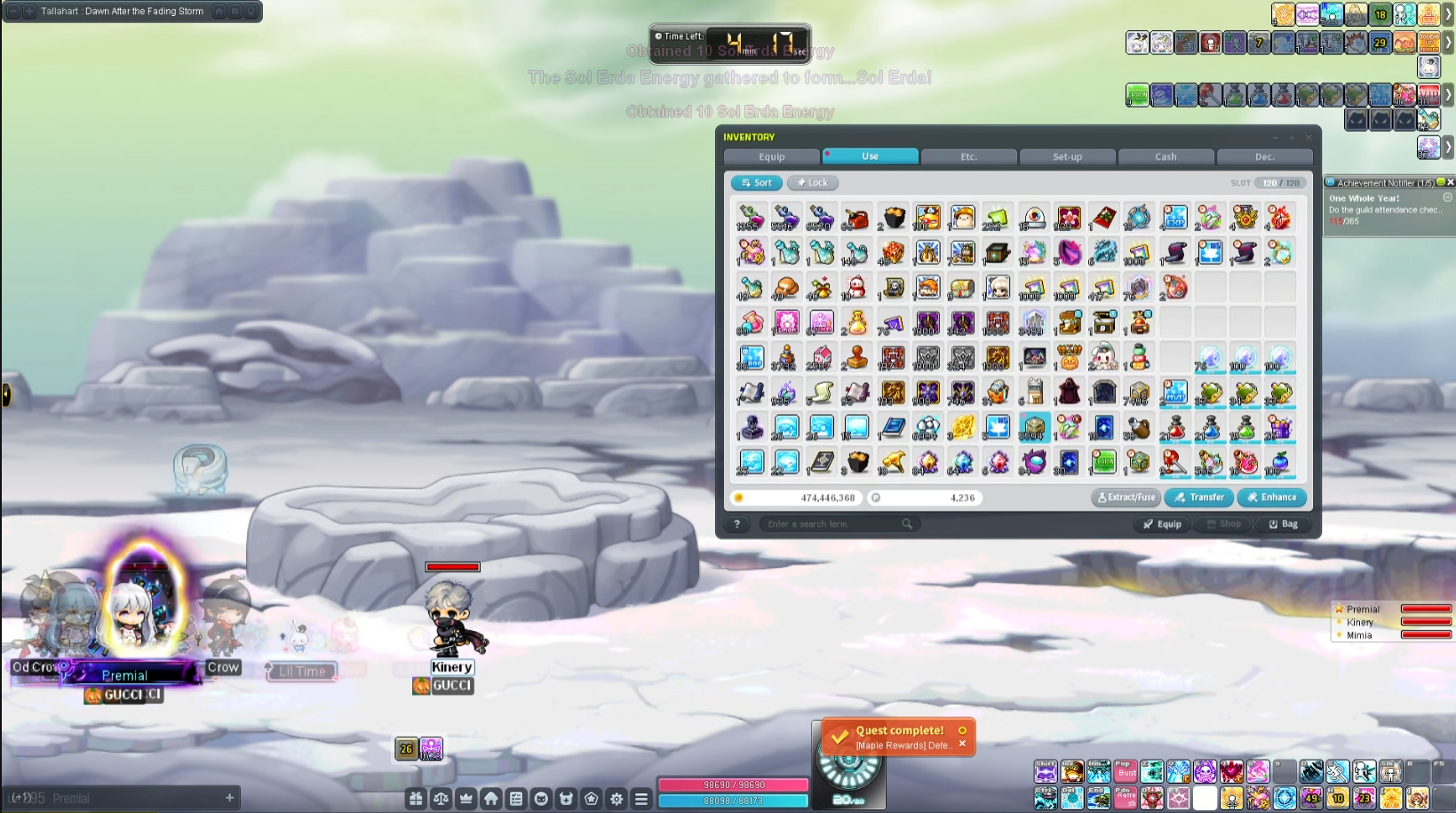Viewport: 1456px width, 813px height.
Task: Select the green EXP coupon item slot
Action: (1103, 462)
